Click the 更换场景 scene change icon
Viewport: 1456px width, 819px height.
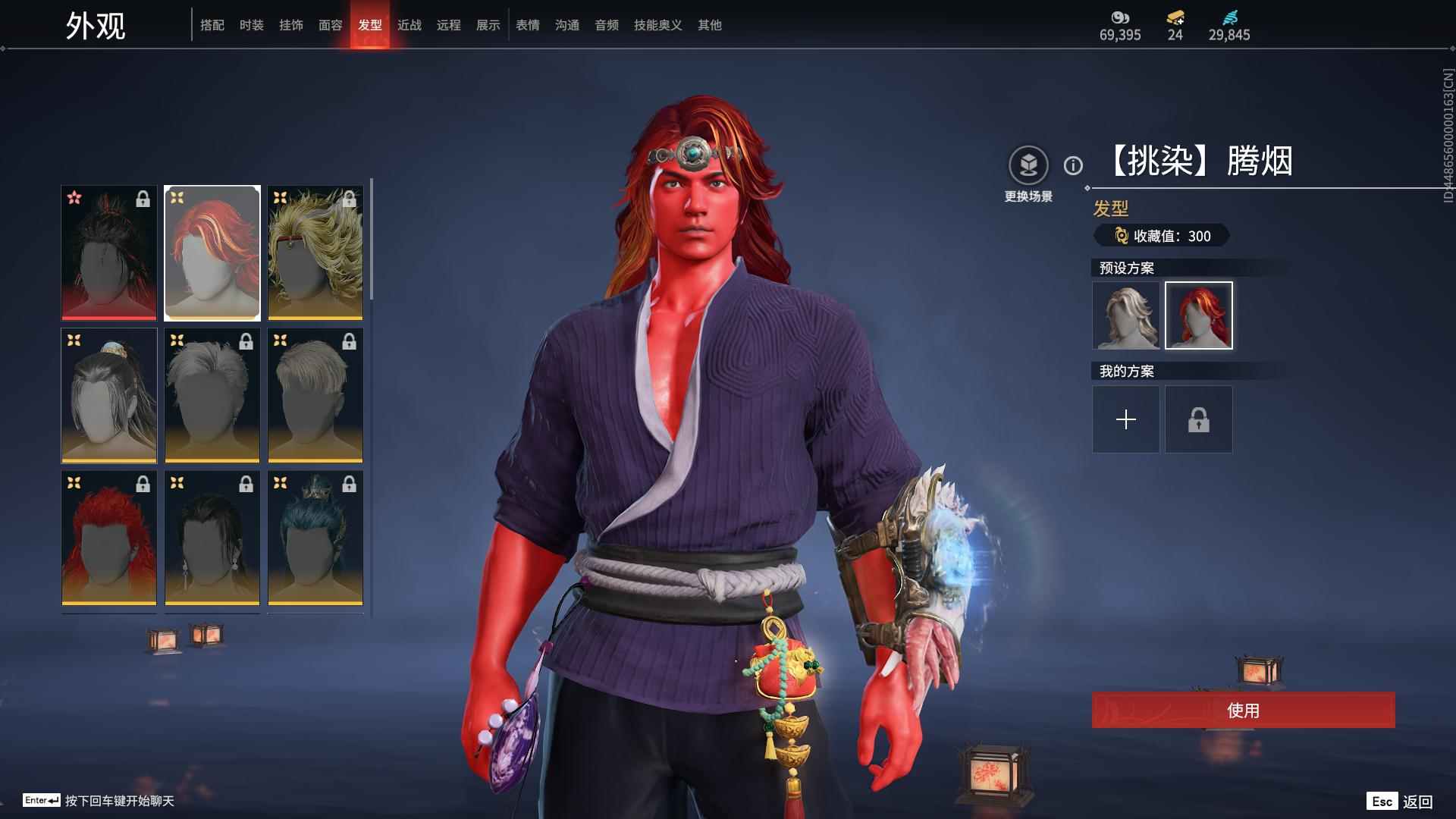(1028, 165)
